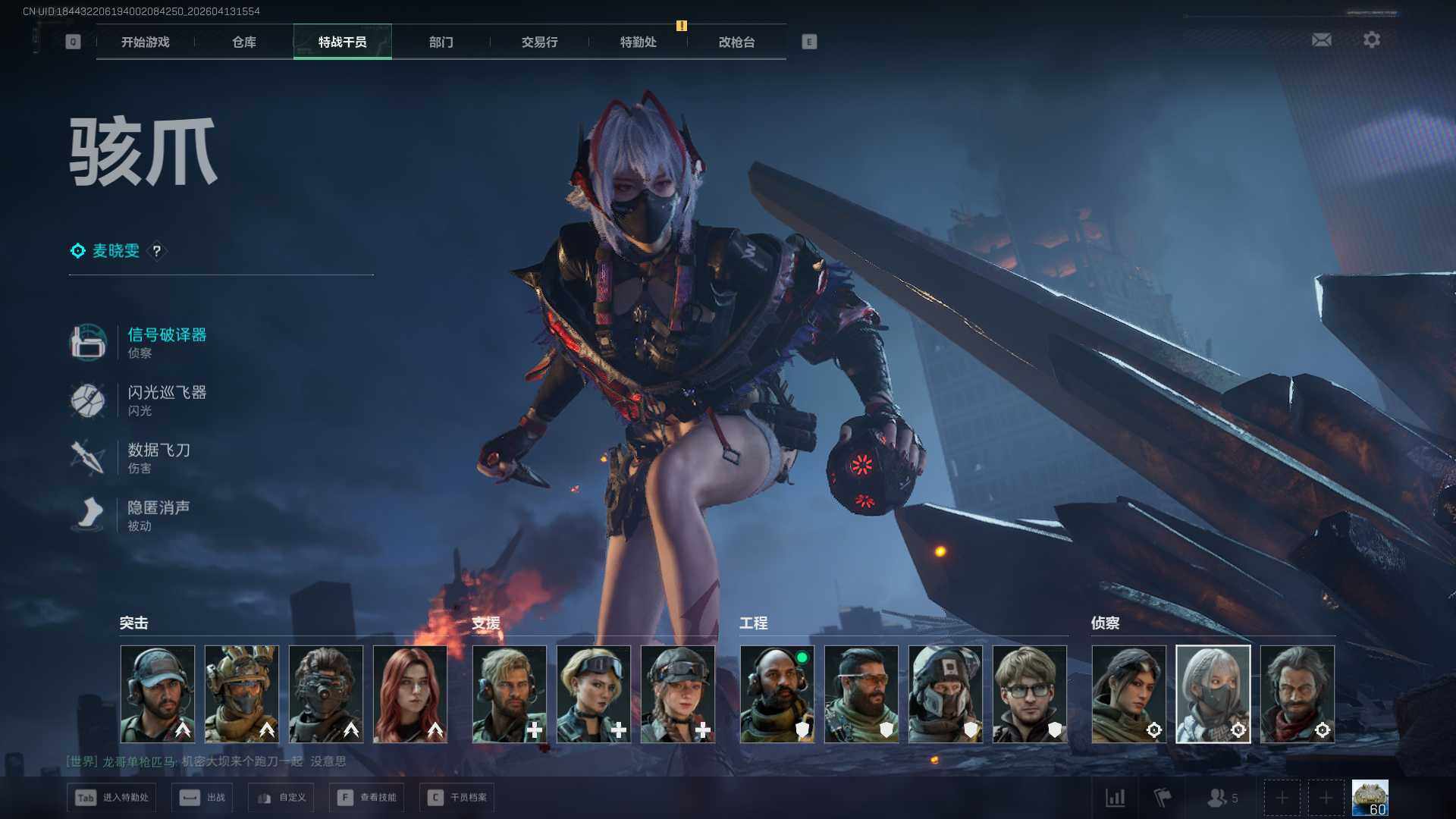The image size is (1456, 819).
Task: Select the 部门 tab
Action: [441, 42]
